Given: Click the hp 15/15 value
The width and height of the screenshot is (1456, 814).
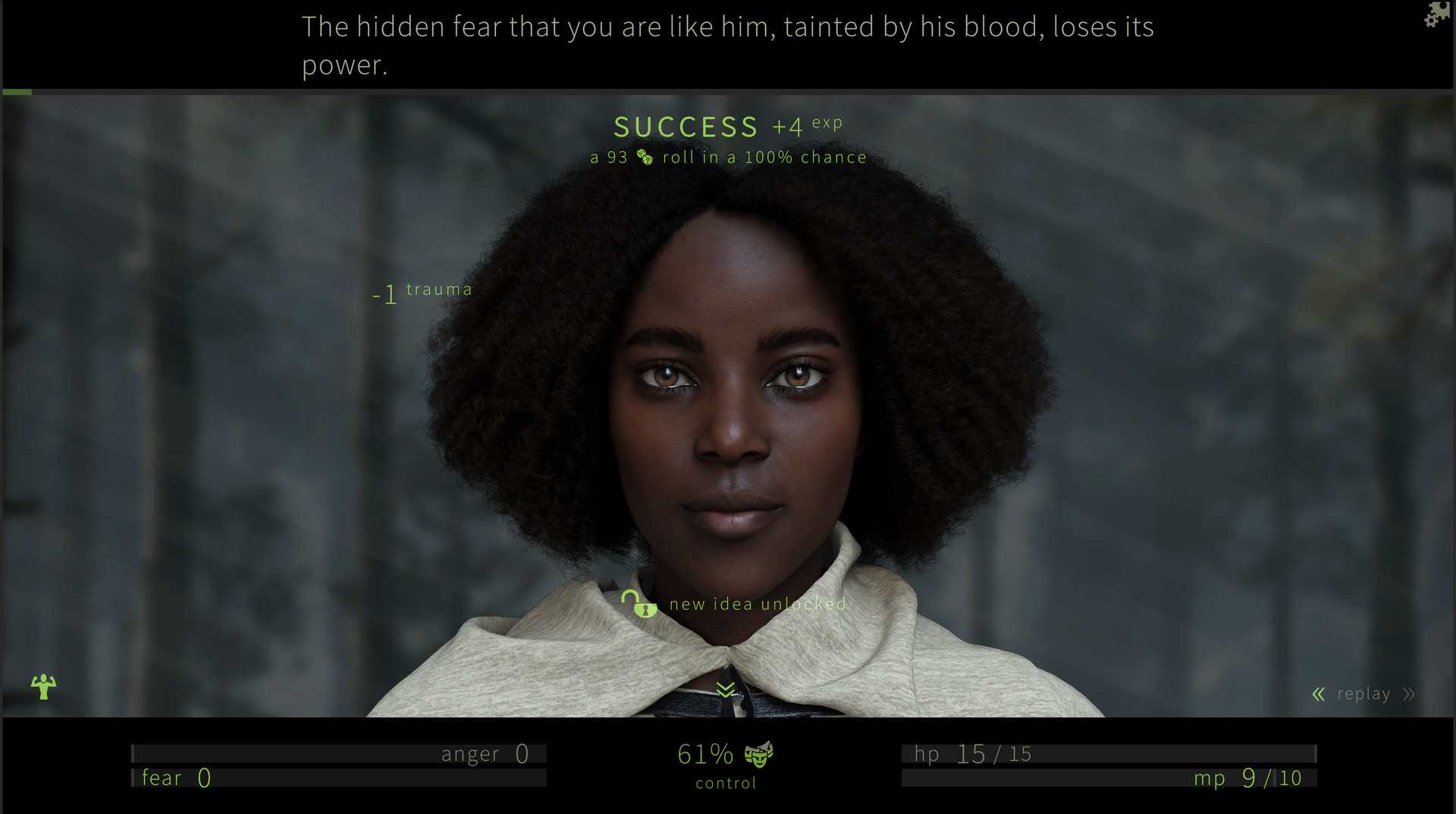Looking at the screenshot, I should (973, 753).
